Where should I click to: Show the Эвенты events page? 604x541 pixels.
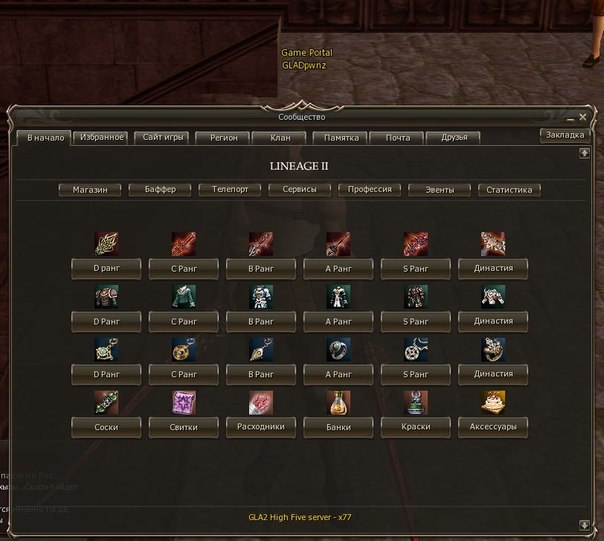(x=440, y=189)
